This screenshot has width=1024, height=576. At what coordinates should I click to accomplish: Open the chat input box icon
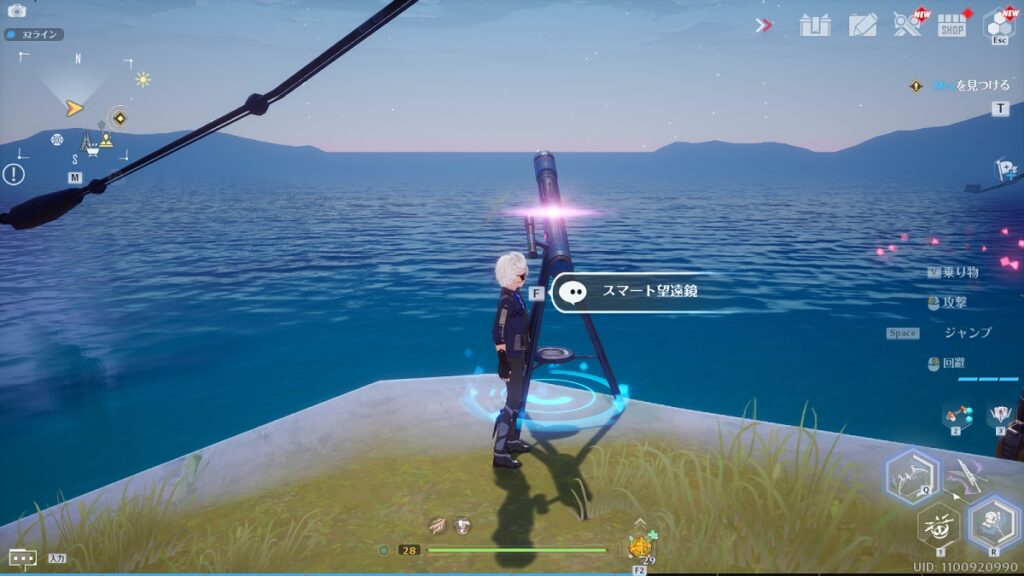22,558
